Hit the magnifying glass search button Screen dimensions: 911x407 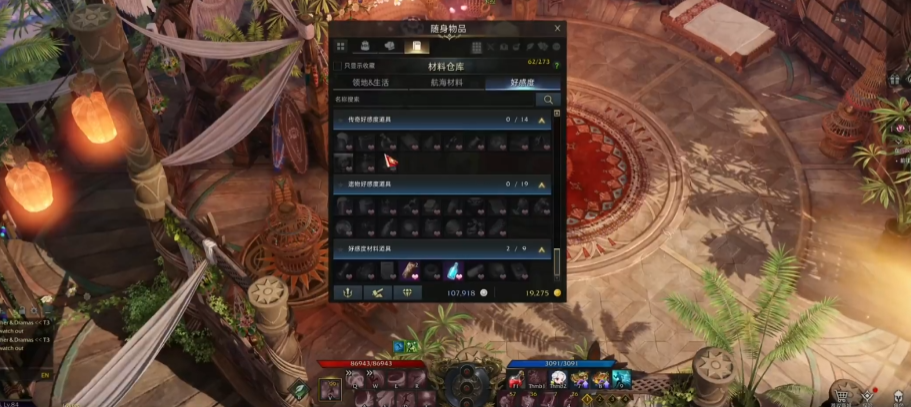[548, 100]
